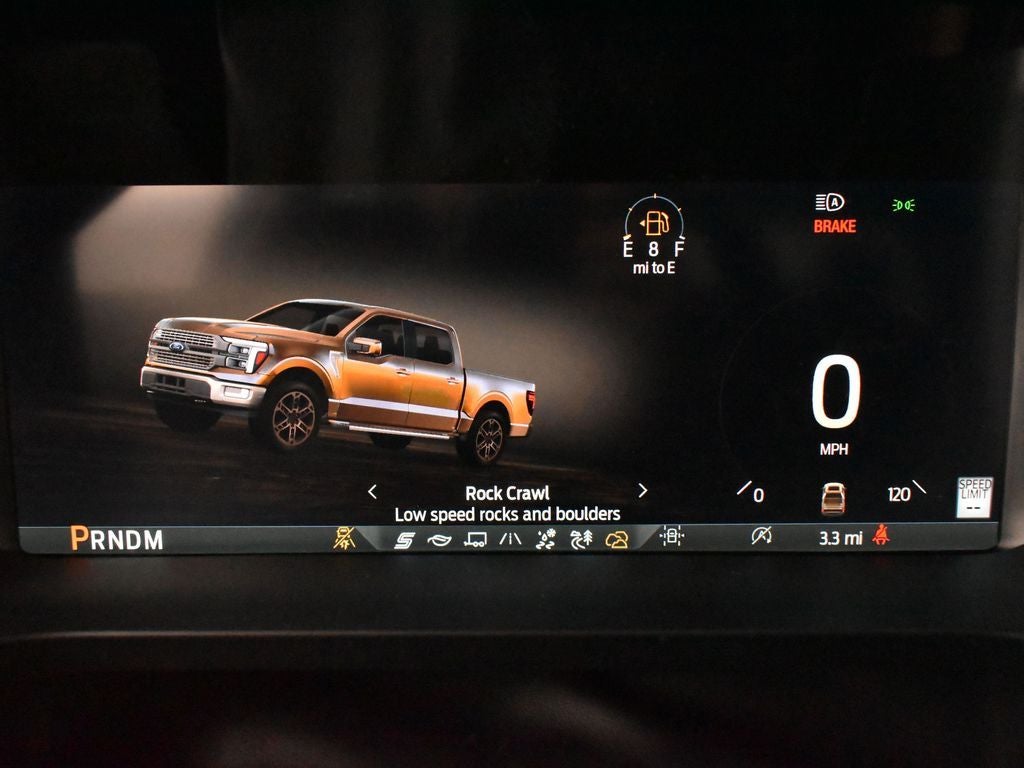Click the red seatbelt warning icon
Screen dimensions: 1024x768
tap(881, 537)
